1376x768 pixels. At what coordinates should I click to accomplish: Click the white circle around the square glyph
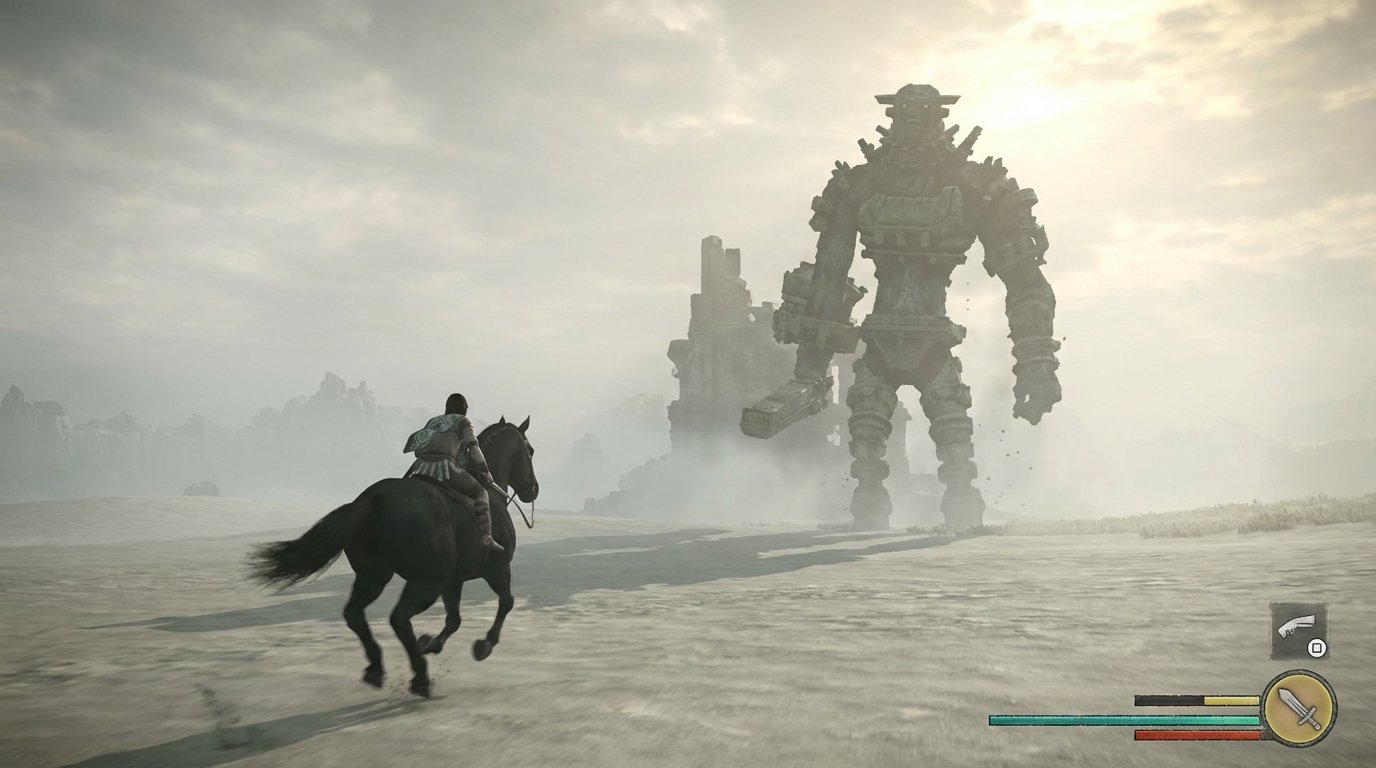tap(1316, 648)
